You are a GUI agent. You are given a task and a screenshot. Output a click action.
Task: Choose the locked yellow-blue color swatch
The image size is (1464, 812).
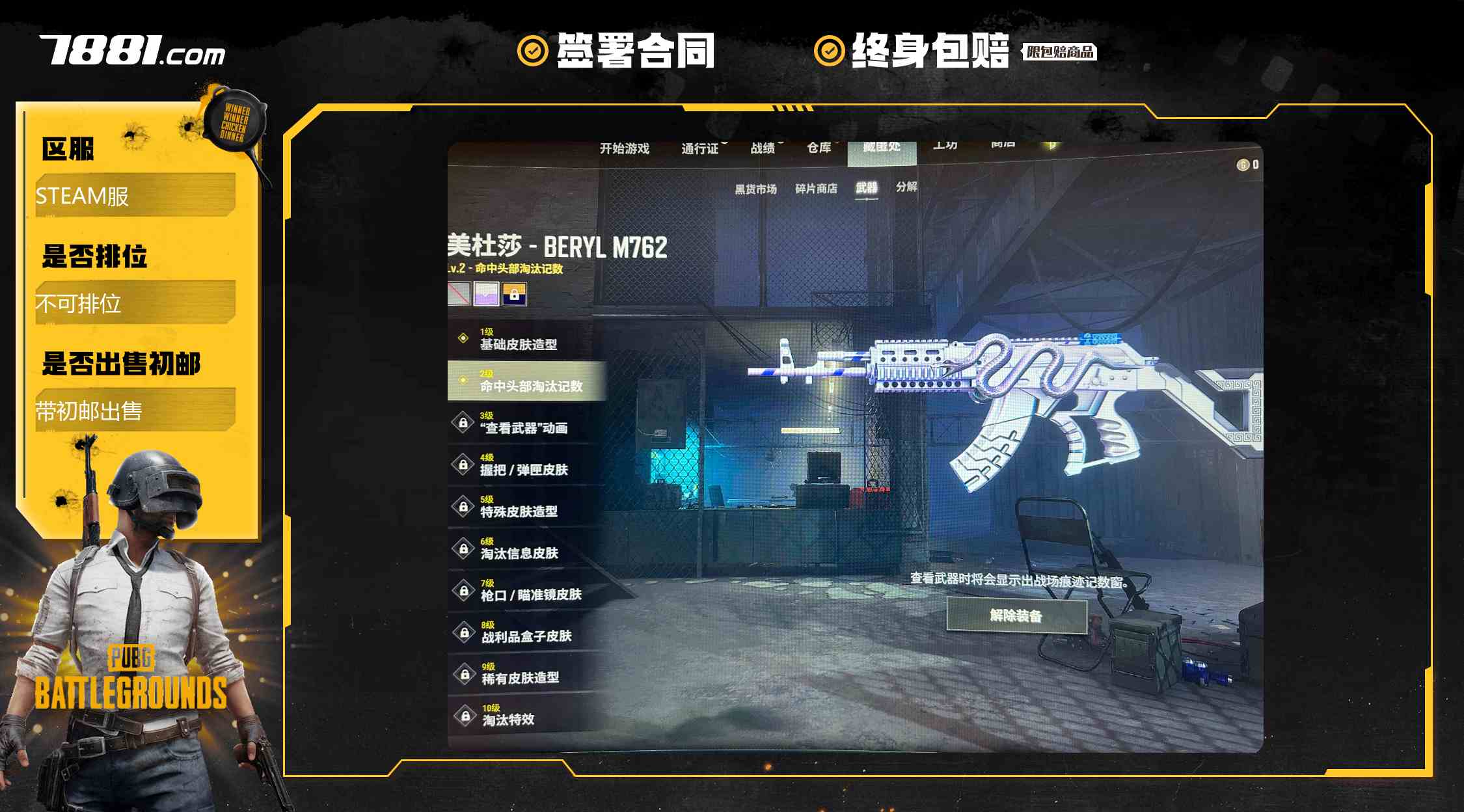[514, 294]
